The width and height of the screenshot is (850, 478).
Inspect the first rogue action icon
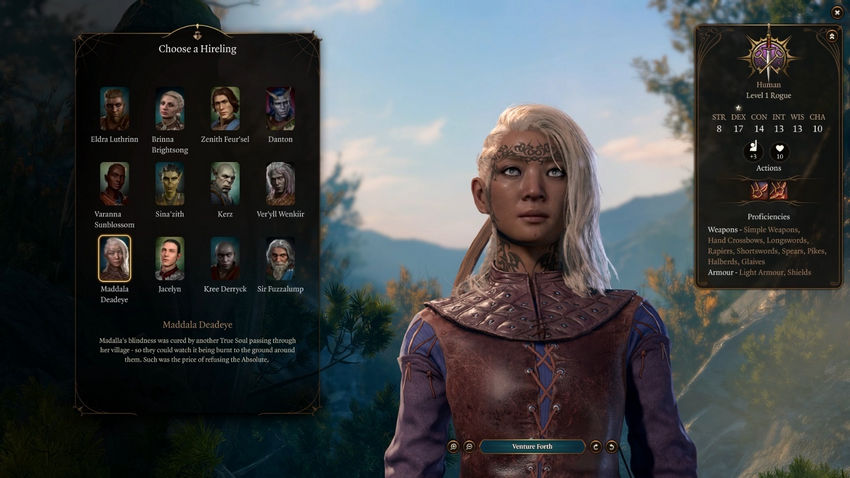pyautogui.click(x=760, y=190)
